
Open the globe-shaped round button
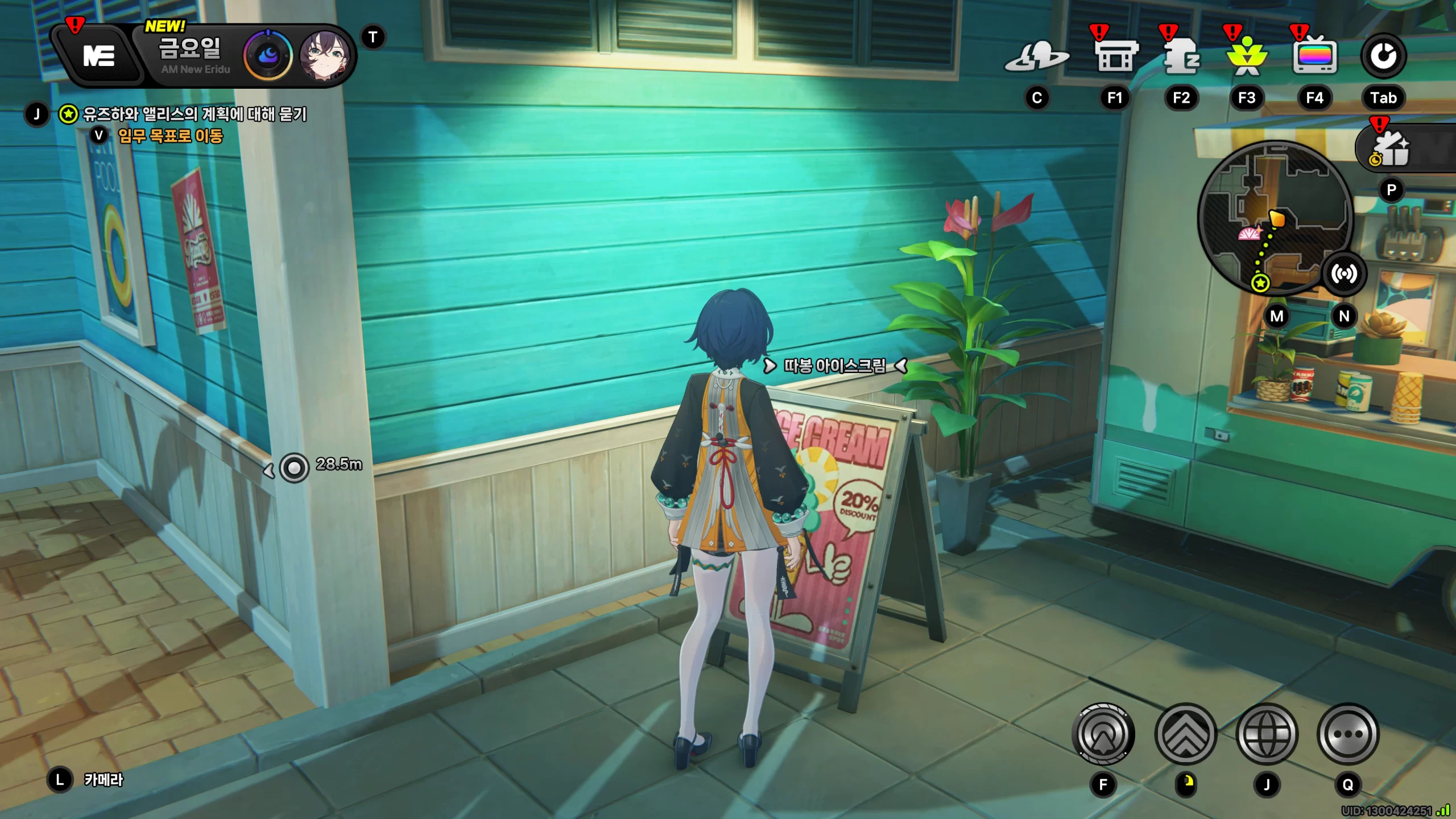click(1267, 734)
